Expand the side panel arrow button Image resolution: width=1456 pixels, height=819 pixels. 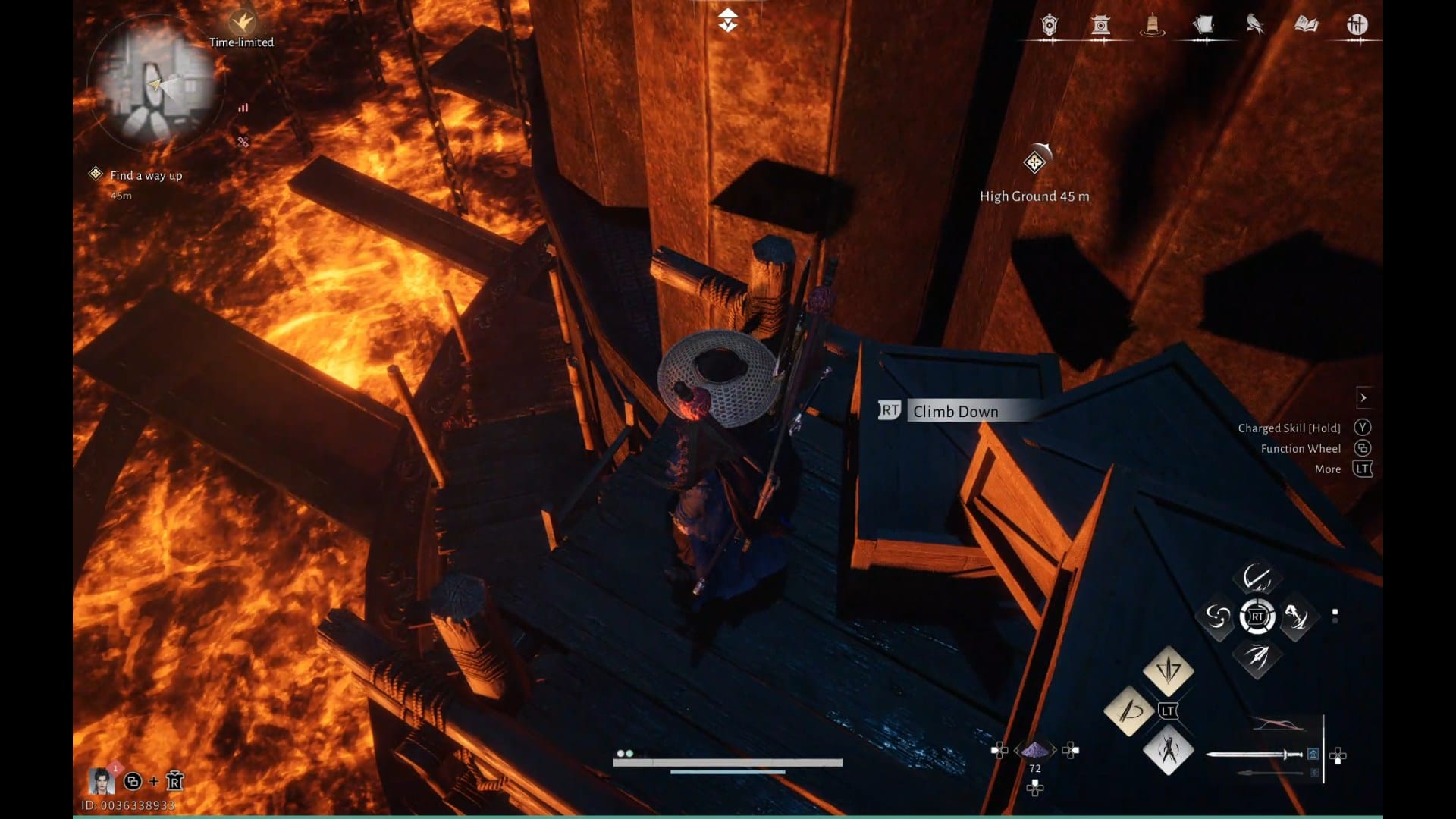[x=1363, y=397]
